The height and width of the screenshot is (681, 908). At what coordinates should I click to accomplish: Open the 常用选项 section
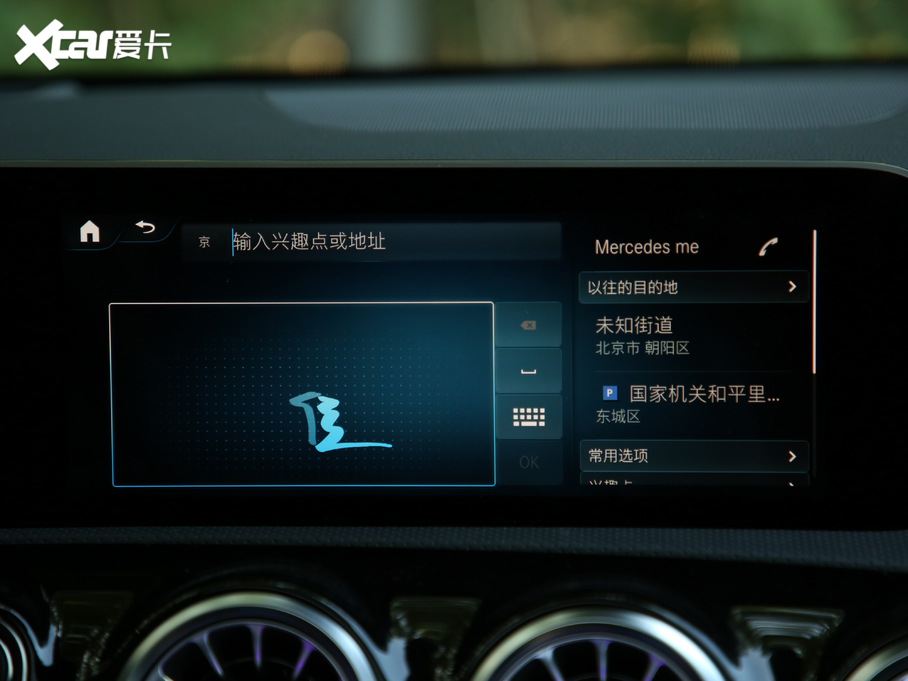tap(693, 456)
